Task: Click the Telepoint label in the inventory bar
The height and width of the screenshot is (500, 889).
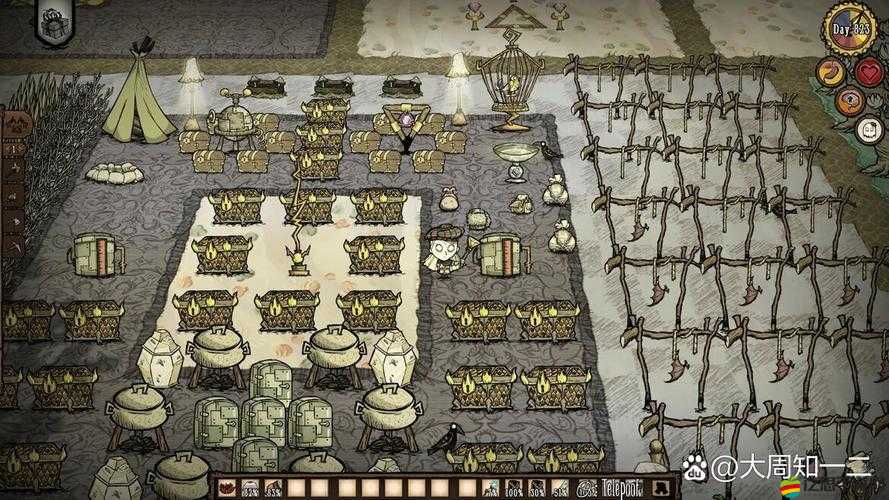Action: (622, 487)
